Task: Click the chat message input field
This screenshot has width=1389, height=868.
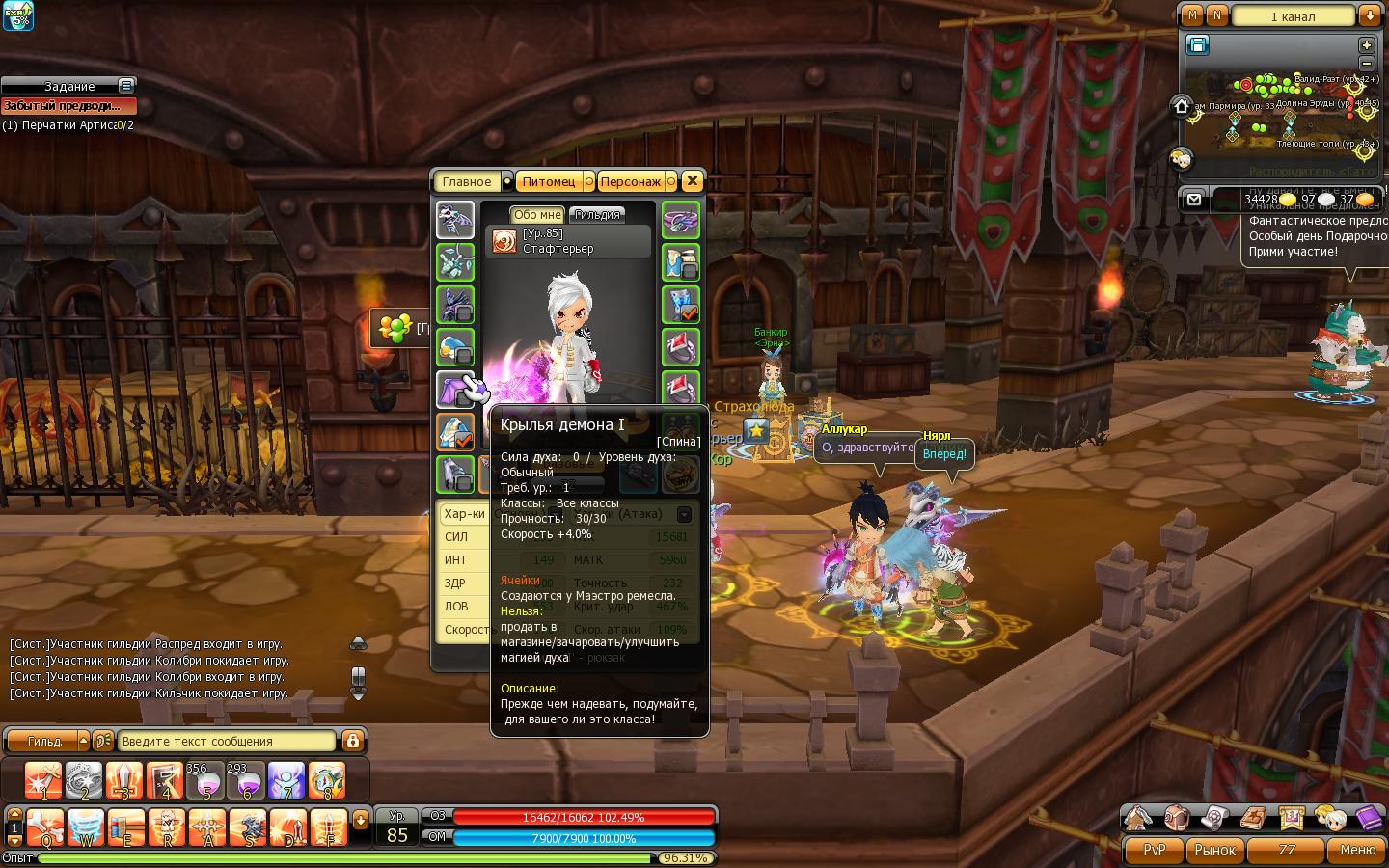Action: click(227, 741)
